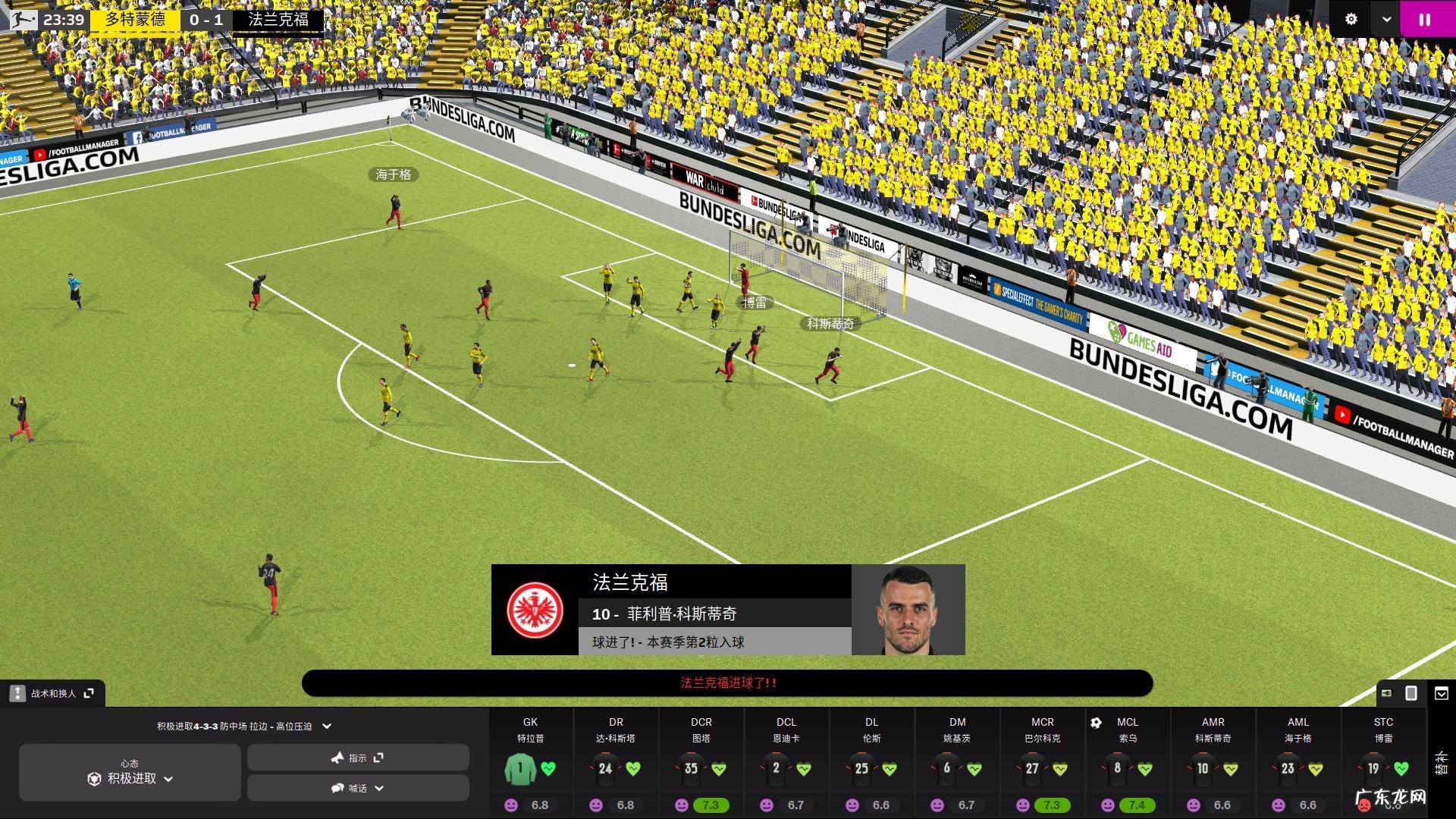Open the 喊话 shout options dropdown

[358, 789]
